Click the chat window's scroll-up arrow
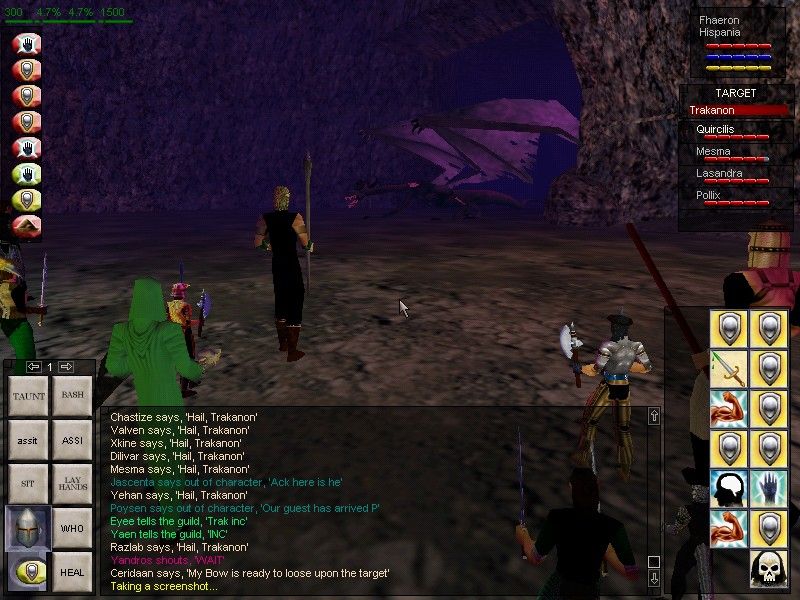The width and height of the screenshot is (800, 600). click(654, 416)
